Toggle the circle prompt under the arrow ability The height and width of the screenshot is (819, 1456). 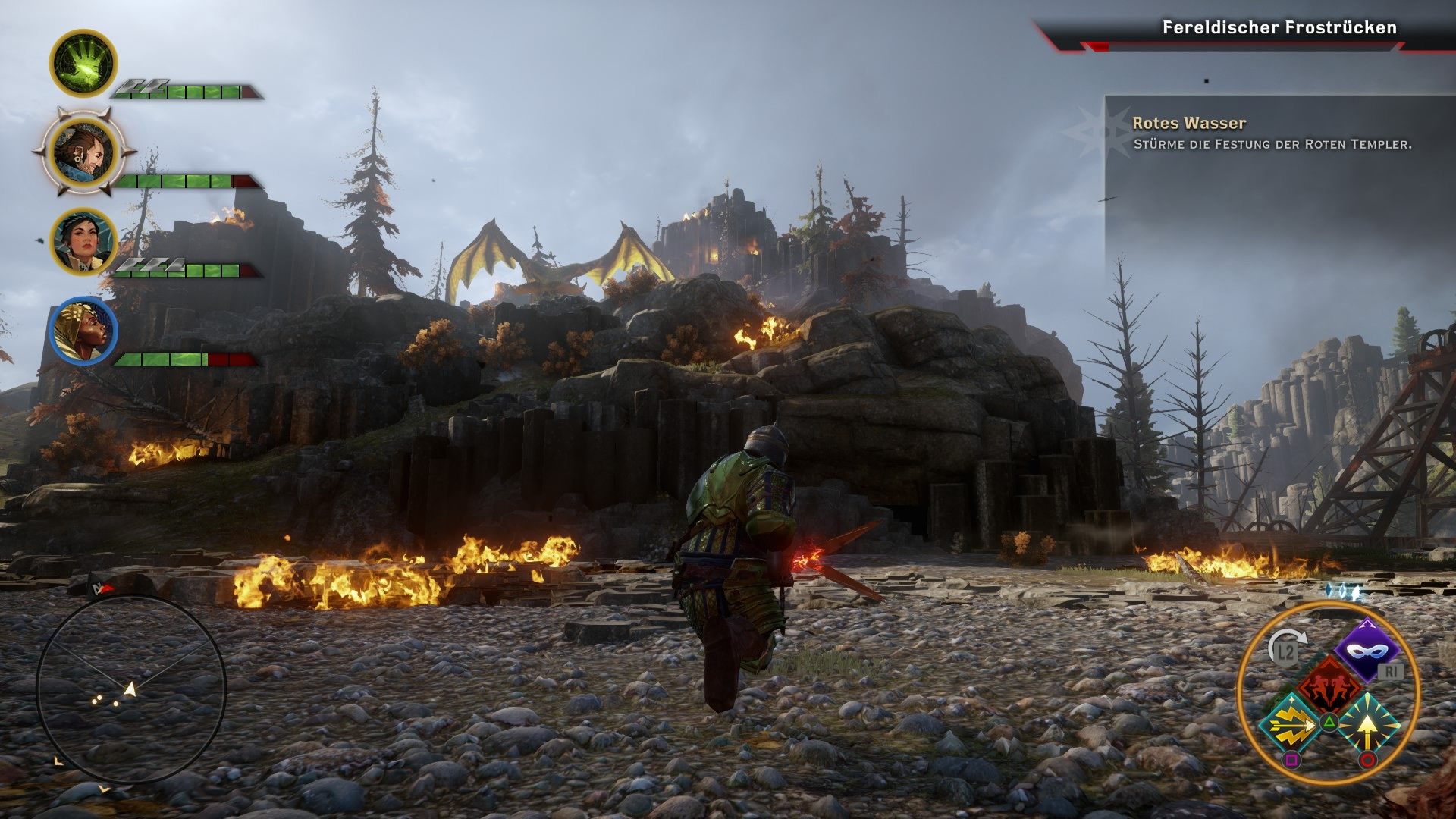tap(1368, 759)
